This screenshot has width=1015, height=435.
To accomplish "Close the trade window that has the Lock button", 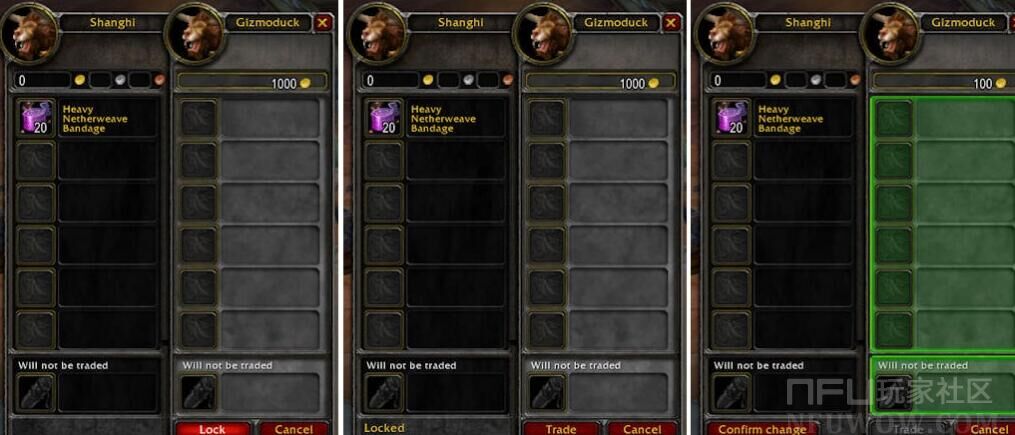I will click(322, 22).
